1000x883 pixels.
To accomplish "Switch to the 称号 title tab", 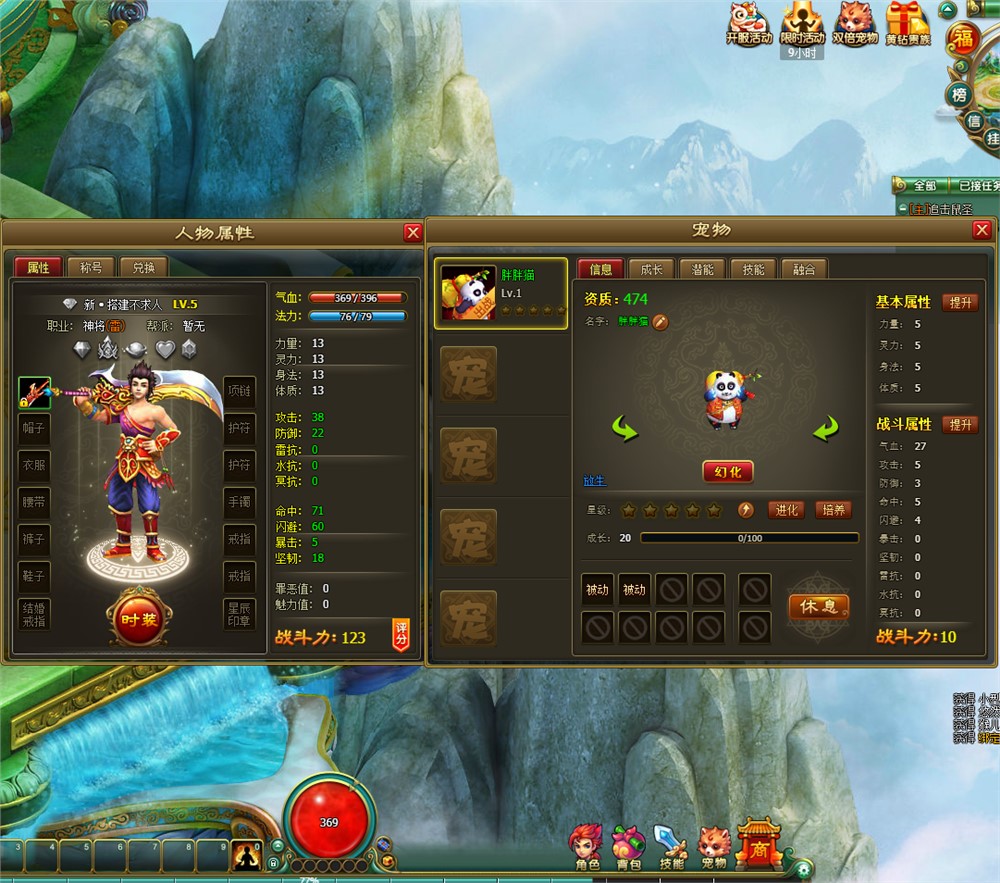I will click(x=91, y=268).
